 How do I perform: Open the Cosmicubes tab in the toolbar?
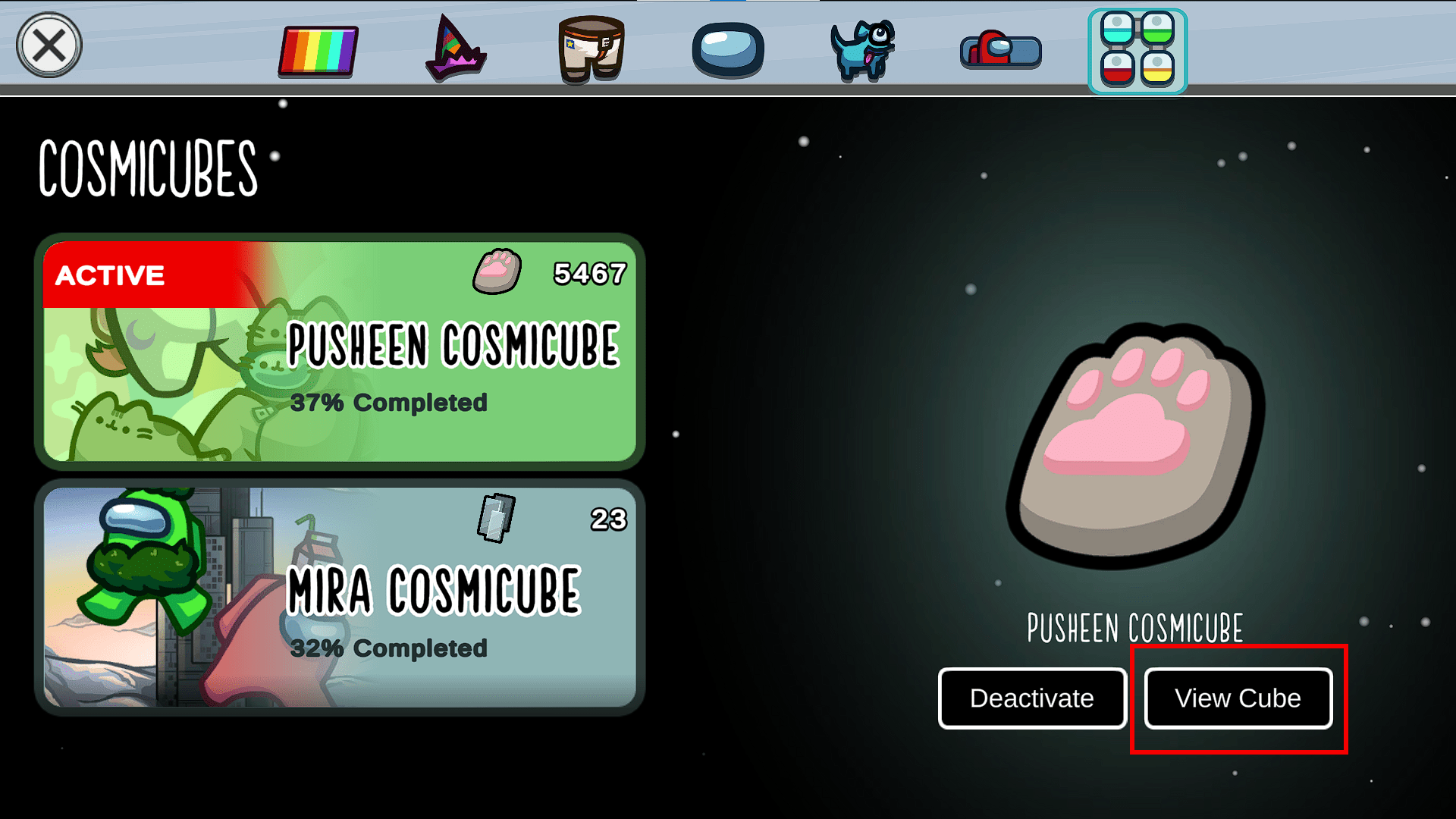[x=1137, y=52]
